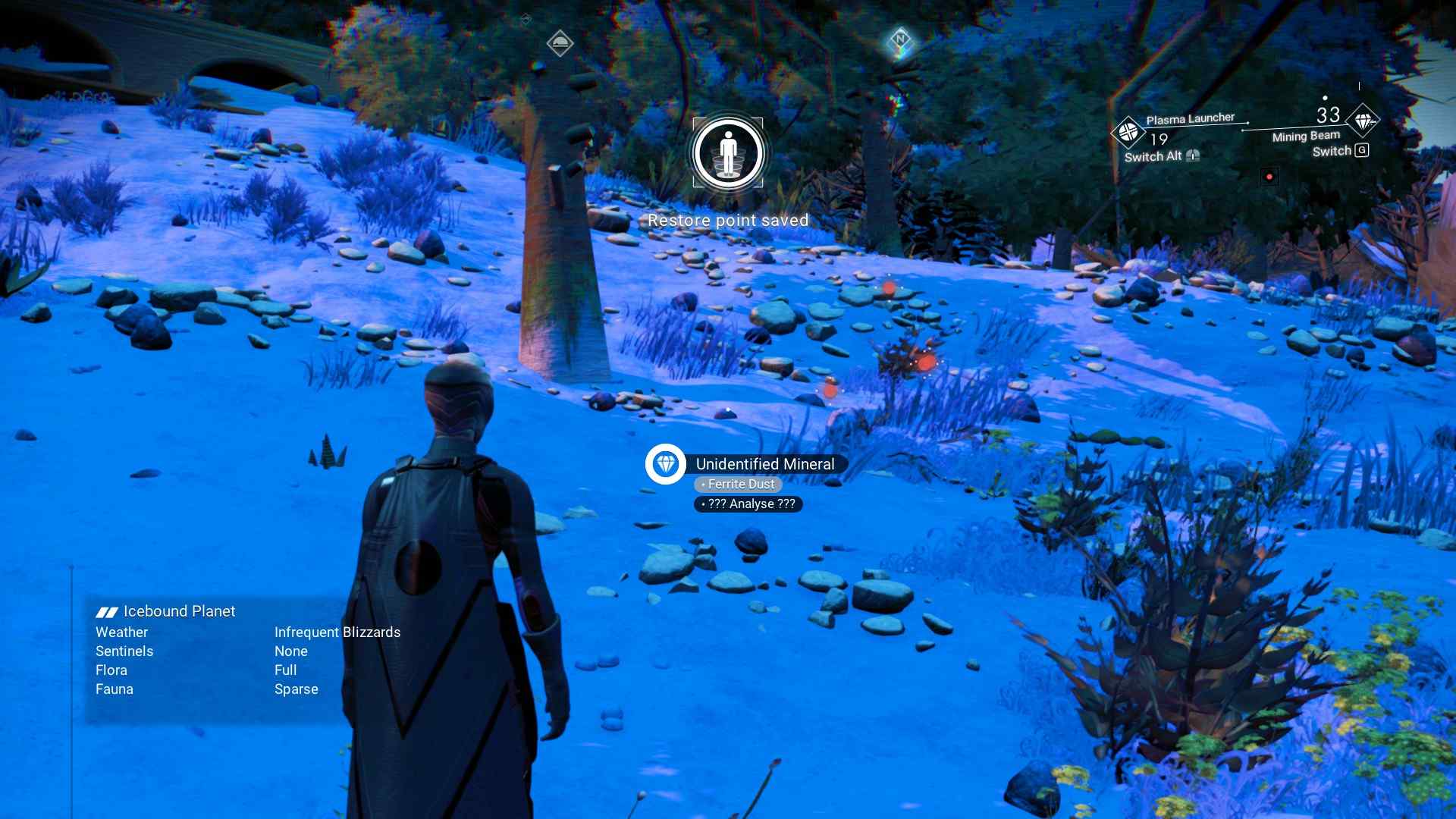The width and height of the screenshot is (1456, 819).
Task: Select the Mining Beam diamond icon
Action: tap(1363, 121)
